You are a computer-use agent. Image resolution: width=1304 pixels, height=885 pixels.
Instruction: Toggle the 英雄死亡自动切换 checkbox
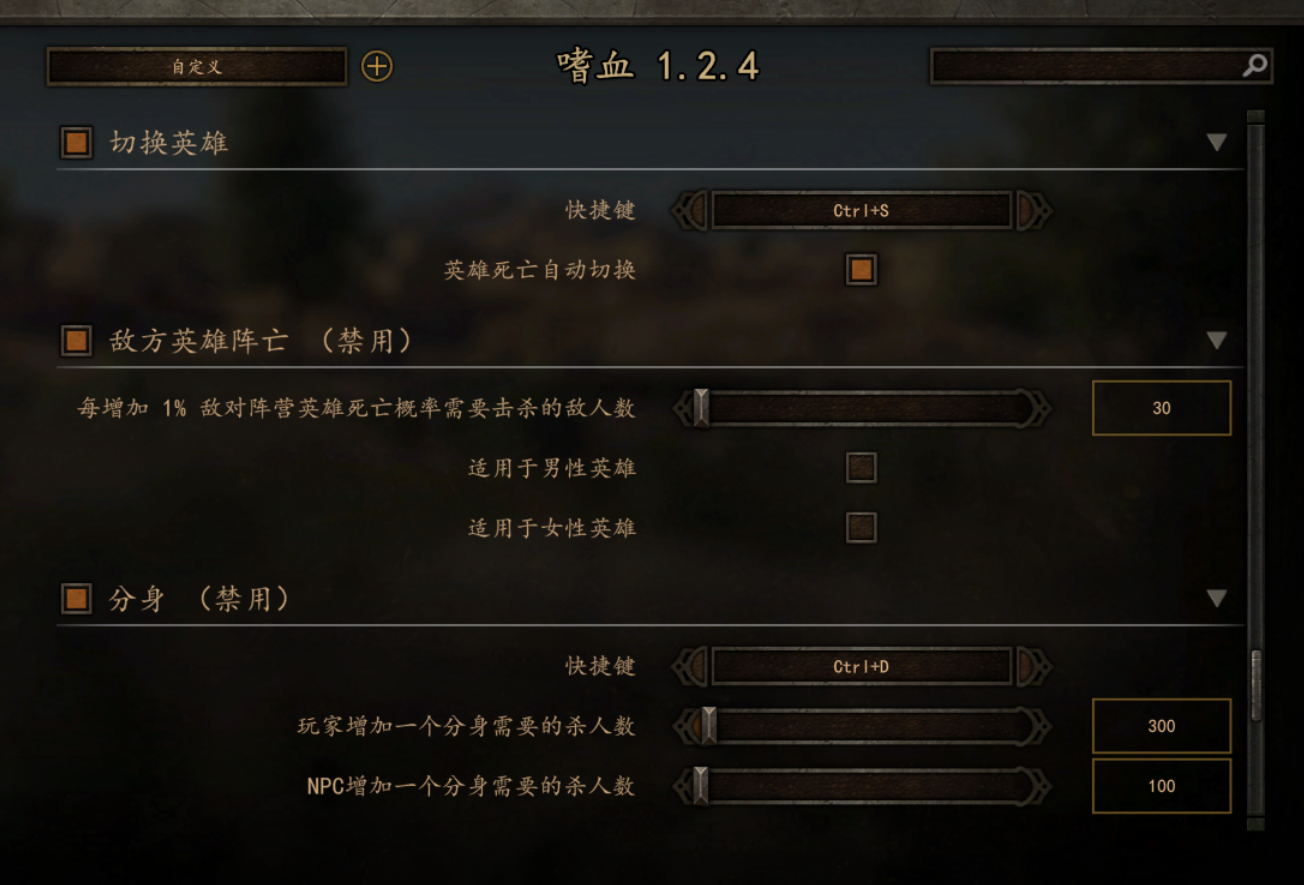pyautogui.click(x=859, y=270)
